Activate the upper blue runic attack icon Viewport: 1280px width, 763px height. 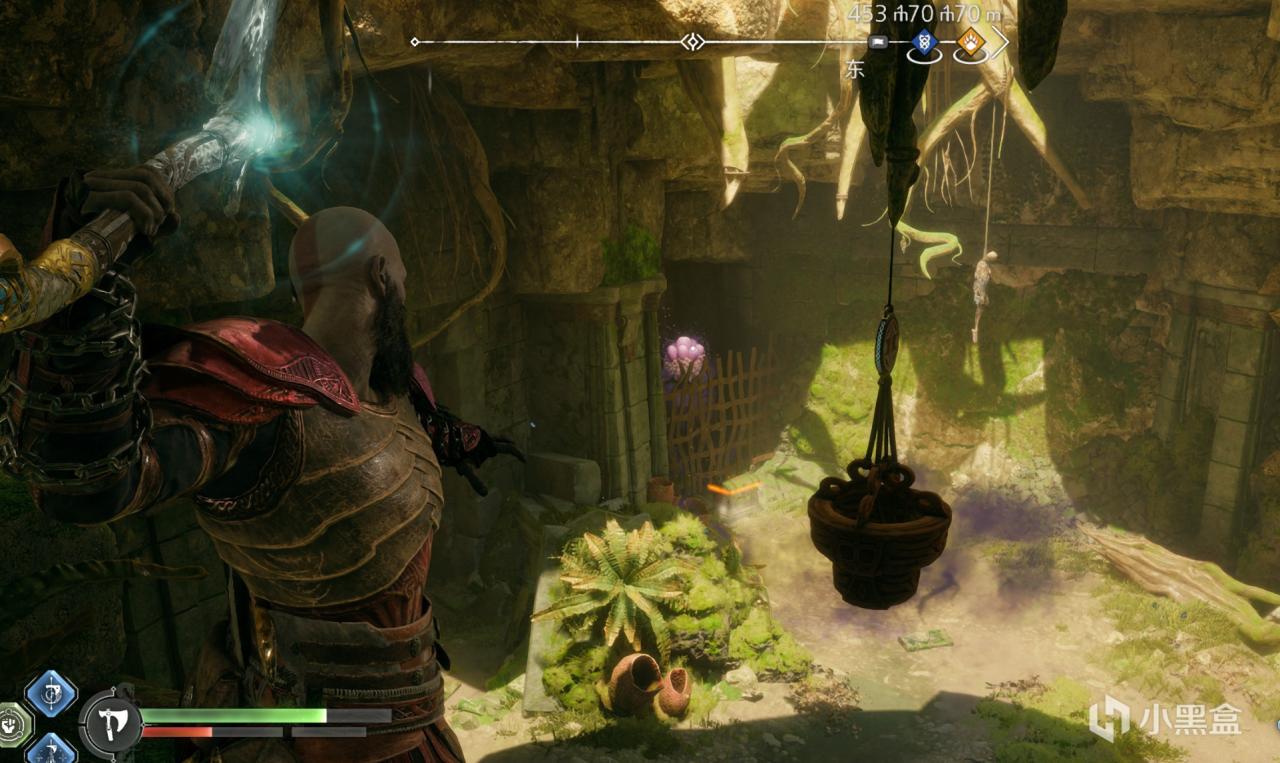(x=50, y=693)
